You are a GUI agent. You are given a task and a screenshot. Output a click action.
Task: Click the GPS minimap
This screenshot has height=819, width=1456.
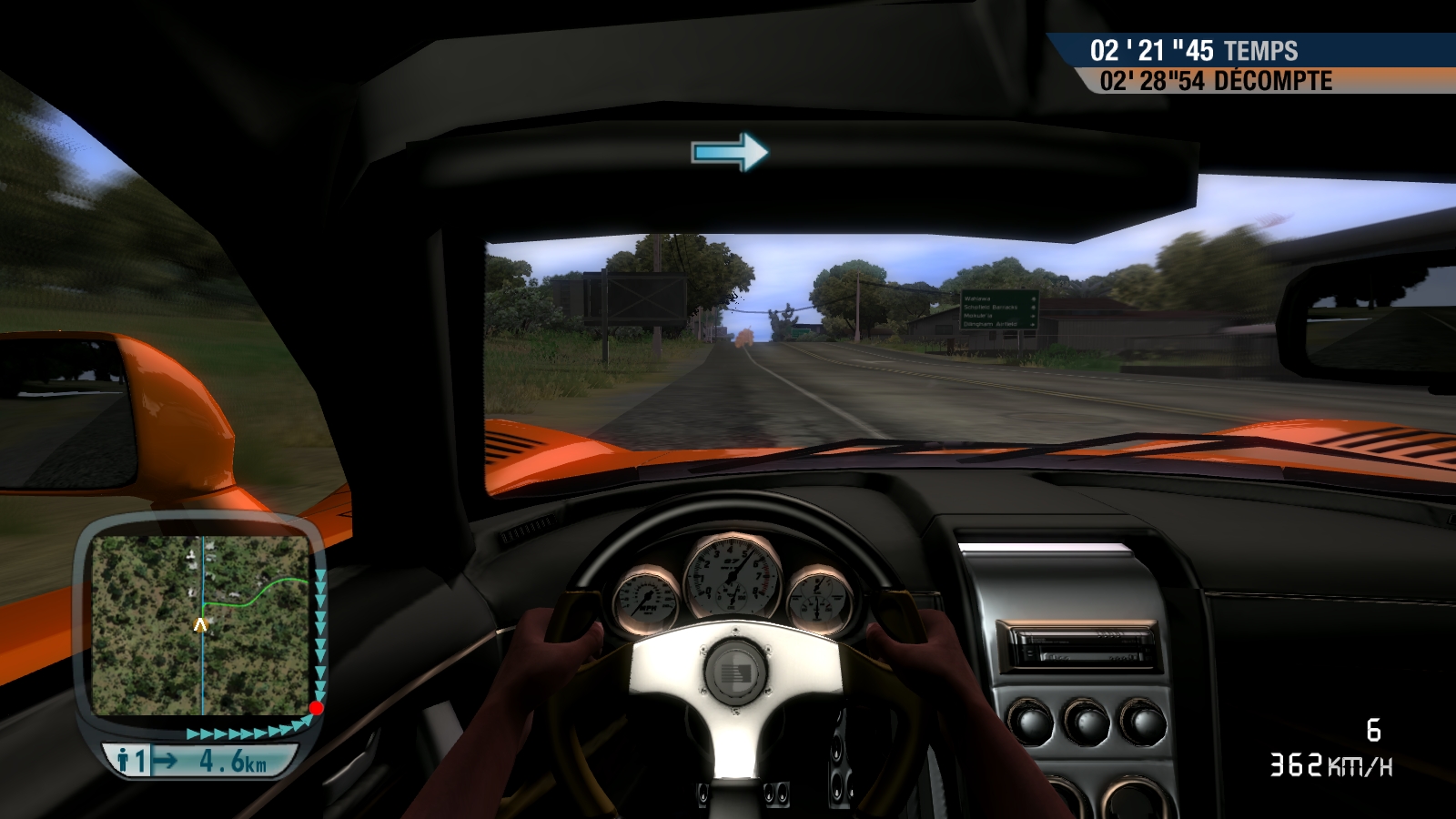tap(201, 625)
